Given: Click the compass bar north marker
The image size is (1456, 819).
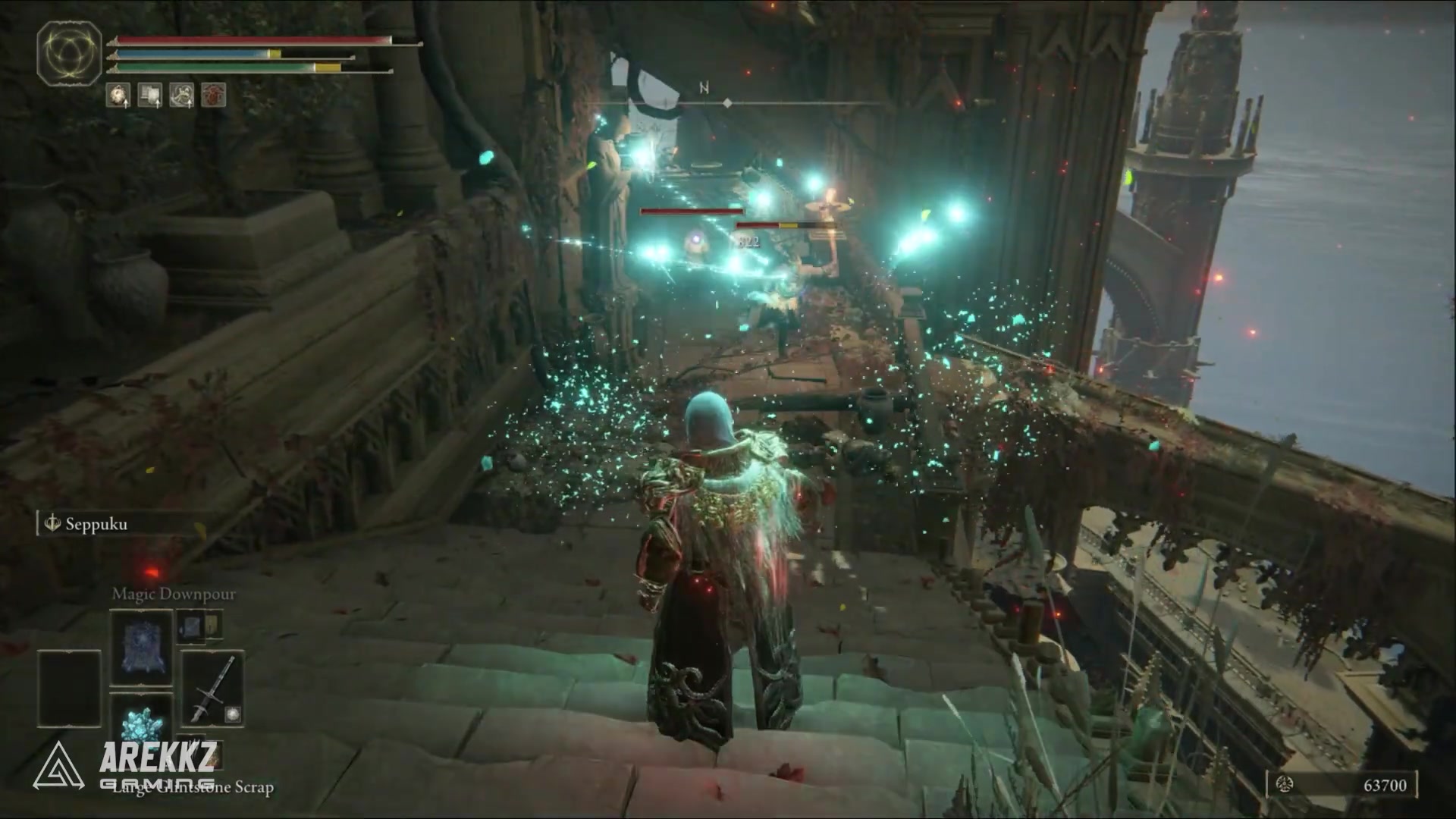Looking at the screenshot, I should click(704, 89).
